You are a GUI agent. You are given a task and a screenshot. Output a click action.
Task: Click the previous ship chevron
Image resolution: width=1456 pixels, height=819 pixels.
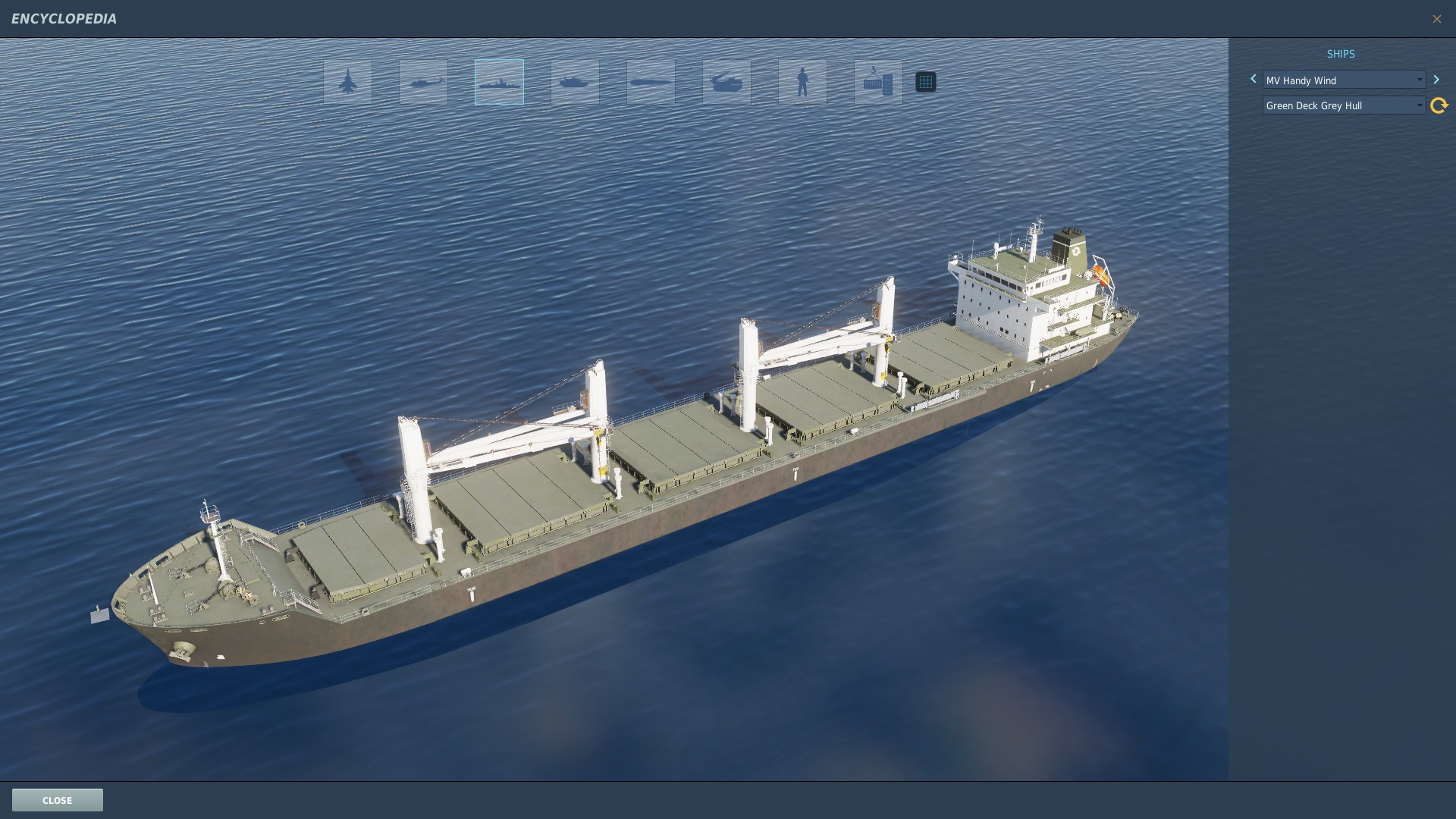pos(1253,79)
